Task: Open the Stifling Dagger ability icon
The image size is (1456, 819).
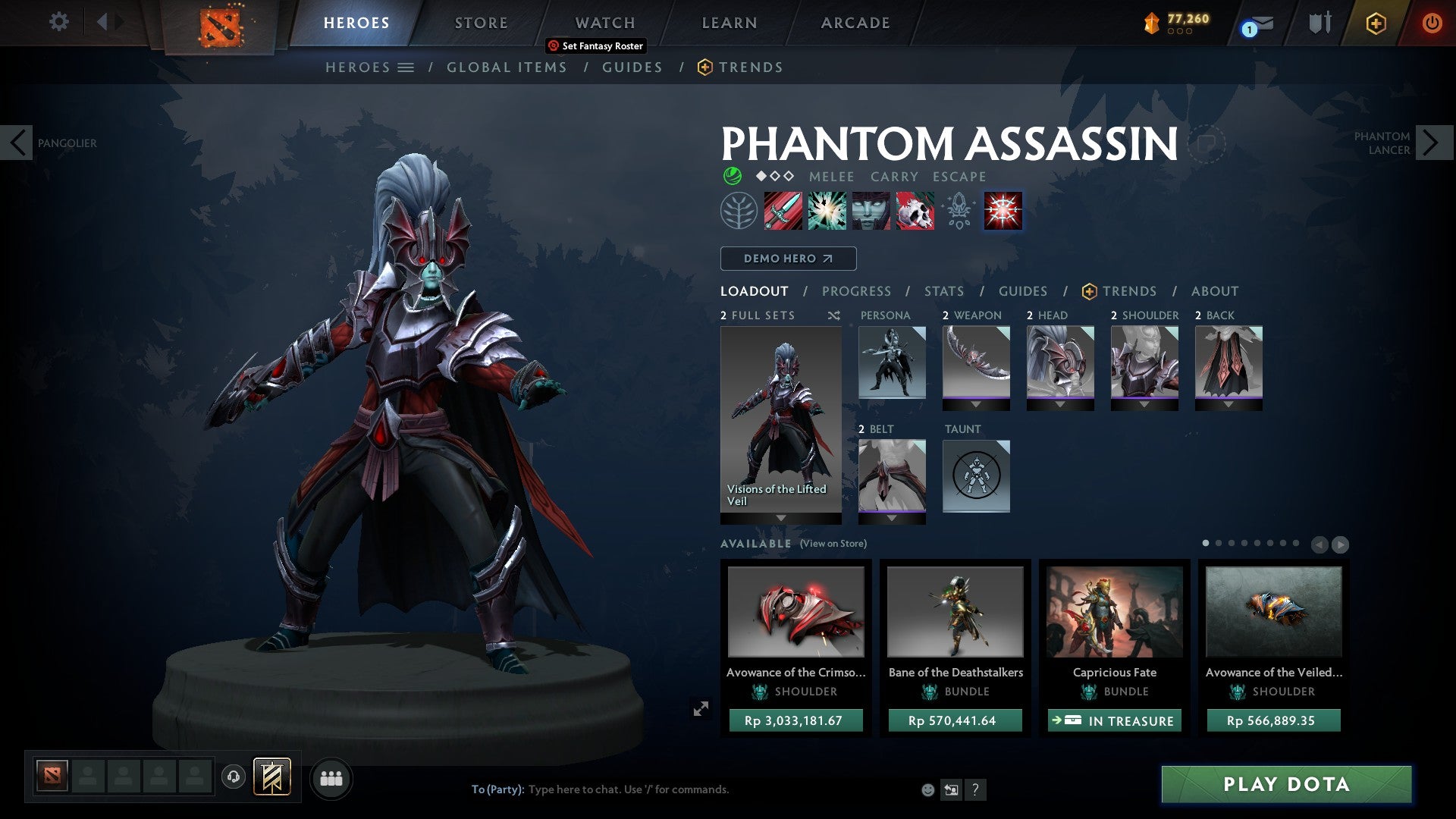Action: click(x=783, y=211)
